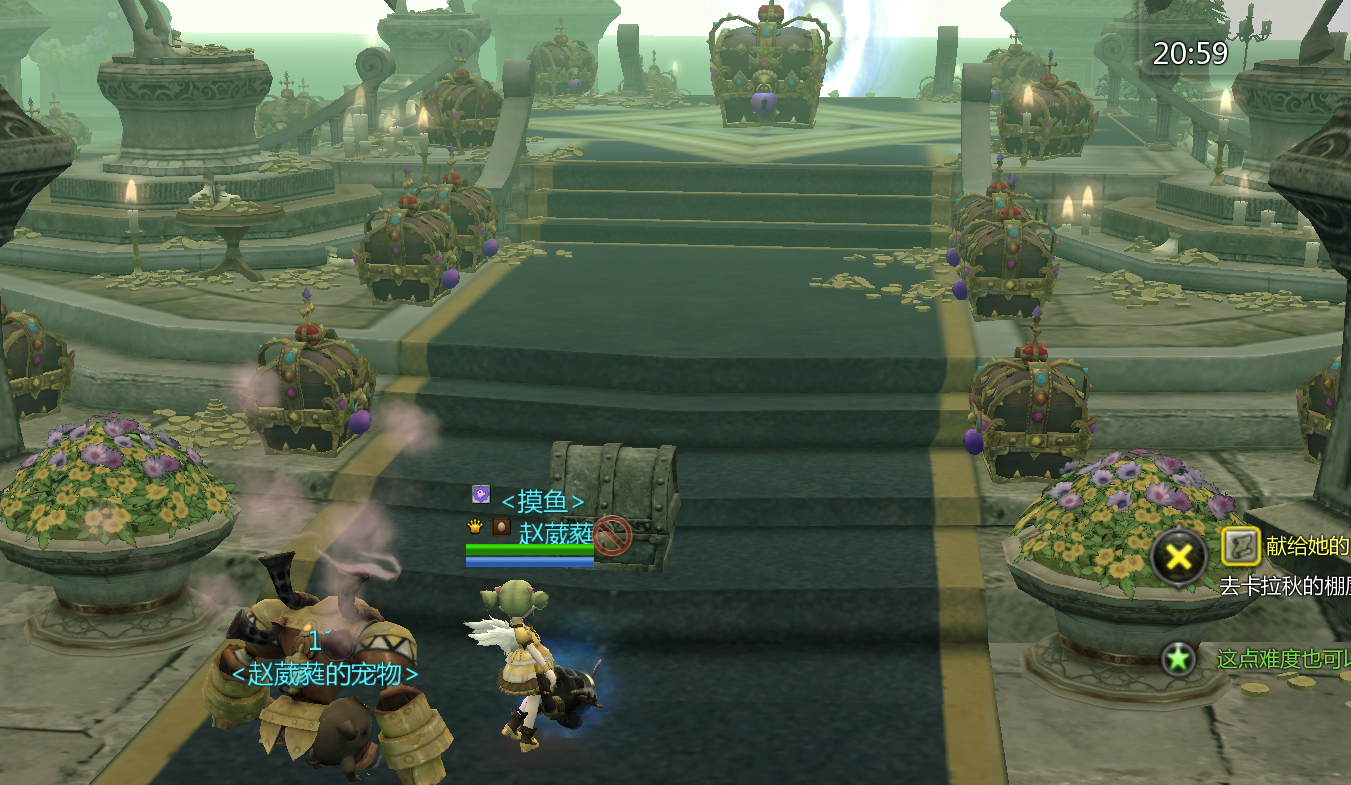The height and width of the screenshot is (785, 1351).
Task: Click the quest objective text 去卡拉秋的棚屋
Action: [x=1285, y=587]
